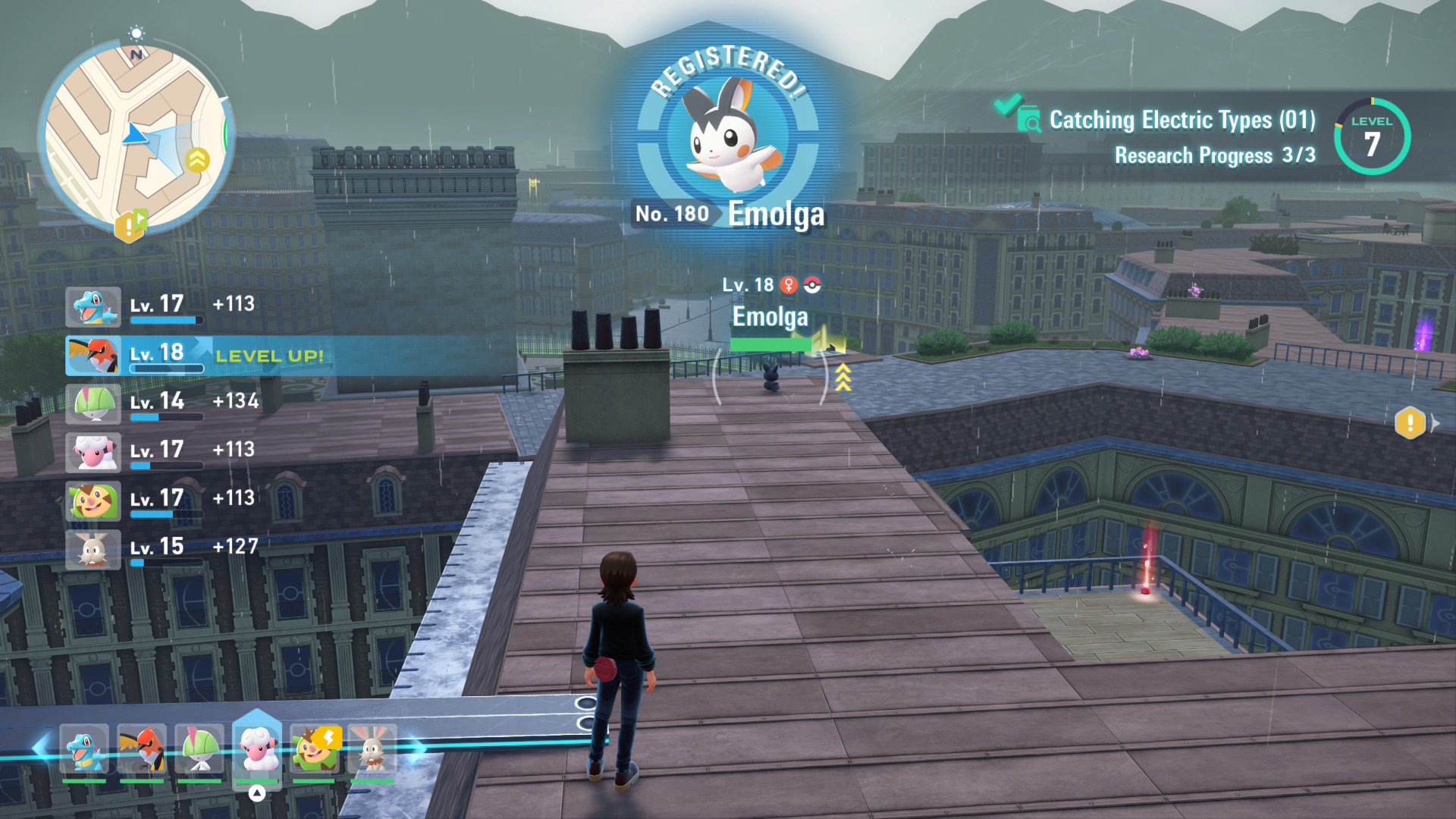
Task: Choose Fletchinder in the bottom party bar
Action: pyautogui.click(x=142, y=750)
